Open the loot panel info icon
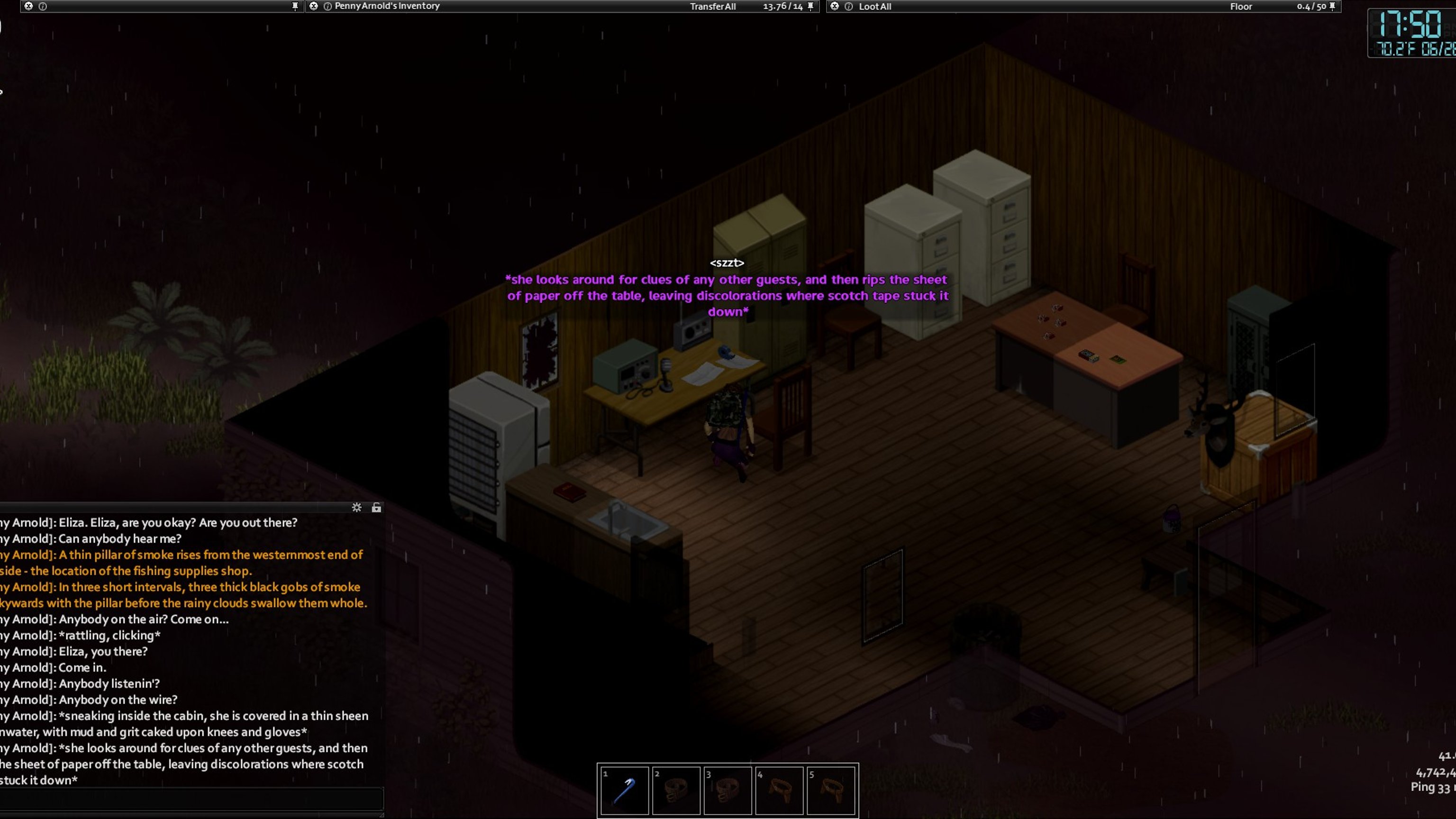Image resolution: width=1456 pixels, height=819 pixels. [848, 6]
